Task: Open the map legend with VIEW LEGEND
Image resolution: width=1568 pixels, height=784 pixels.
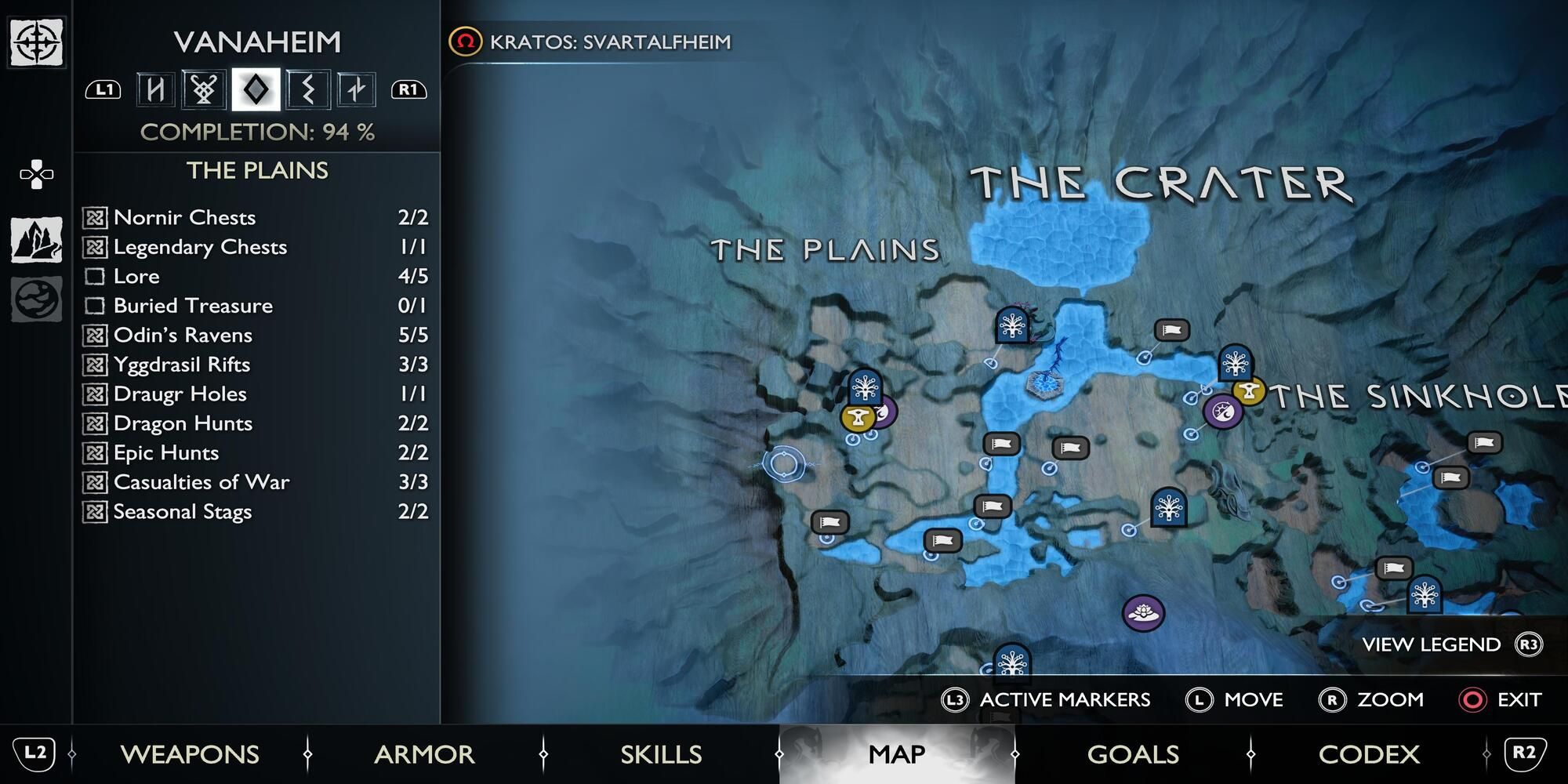Action: (1431, 645)
